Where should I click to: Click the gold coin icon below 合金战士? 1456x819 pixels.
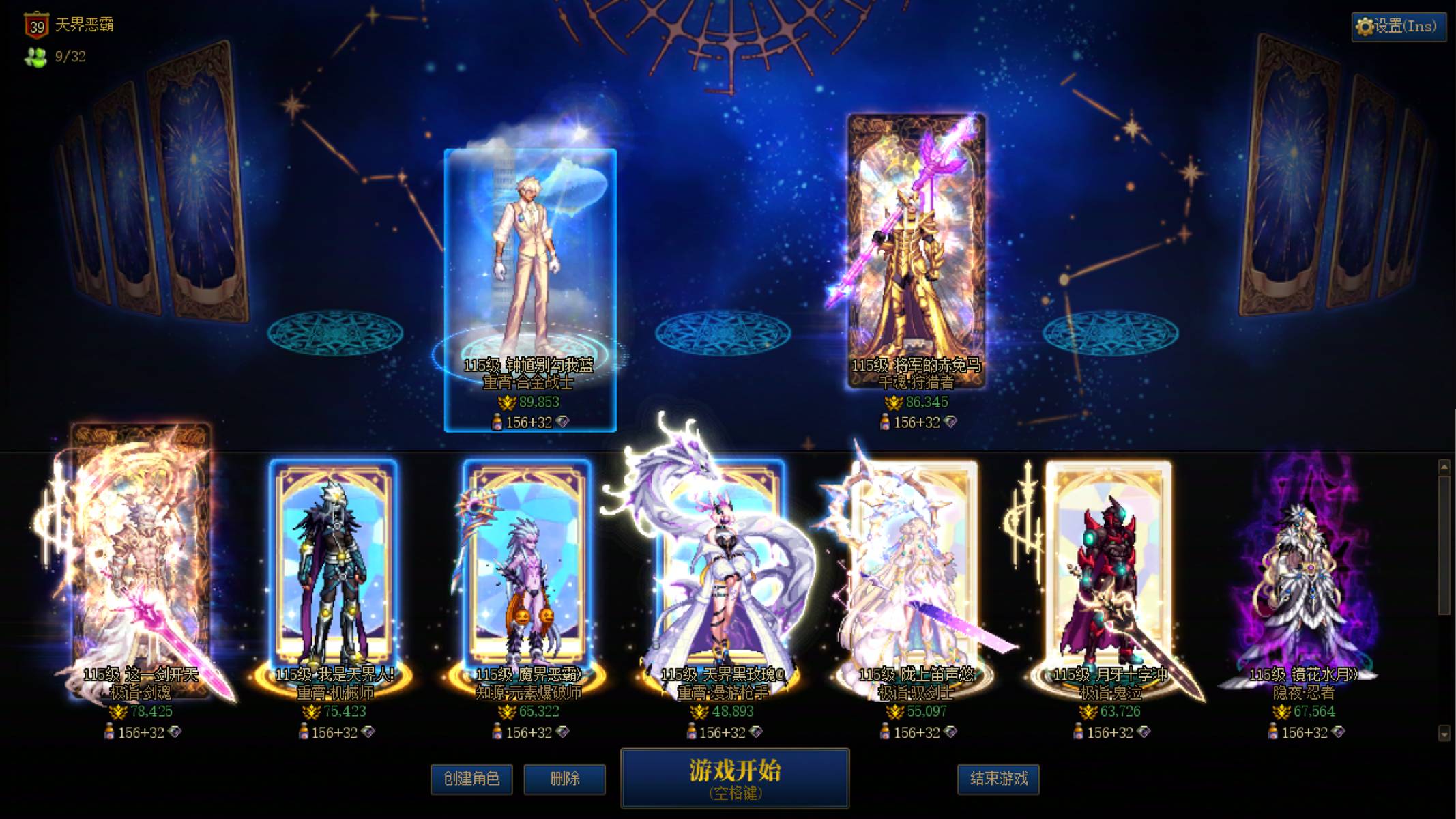pos(506,403)
